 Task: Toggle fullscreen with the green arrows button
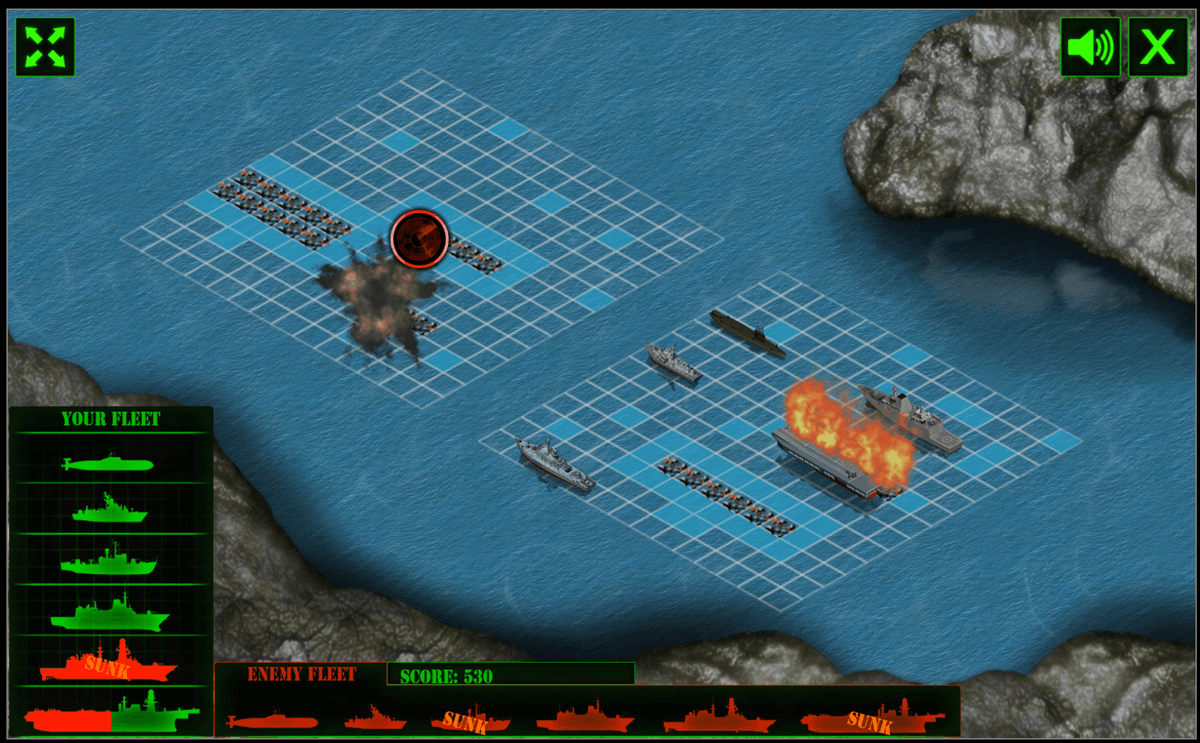click(x=45, y=46)
